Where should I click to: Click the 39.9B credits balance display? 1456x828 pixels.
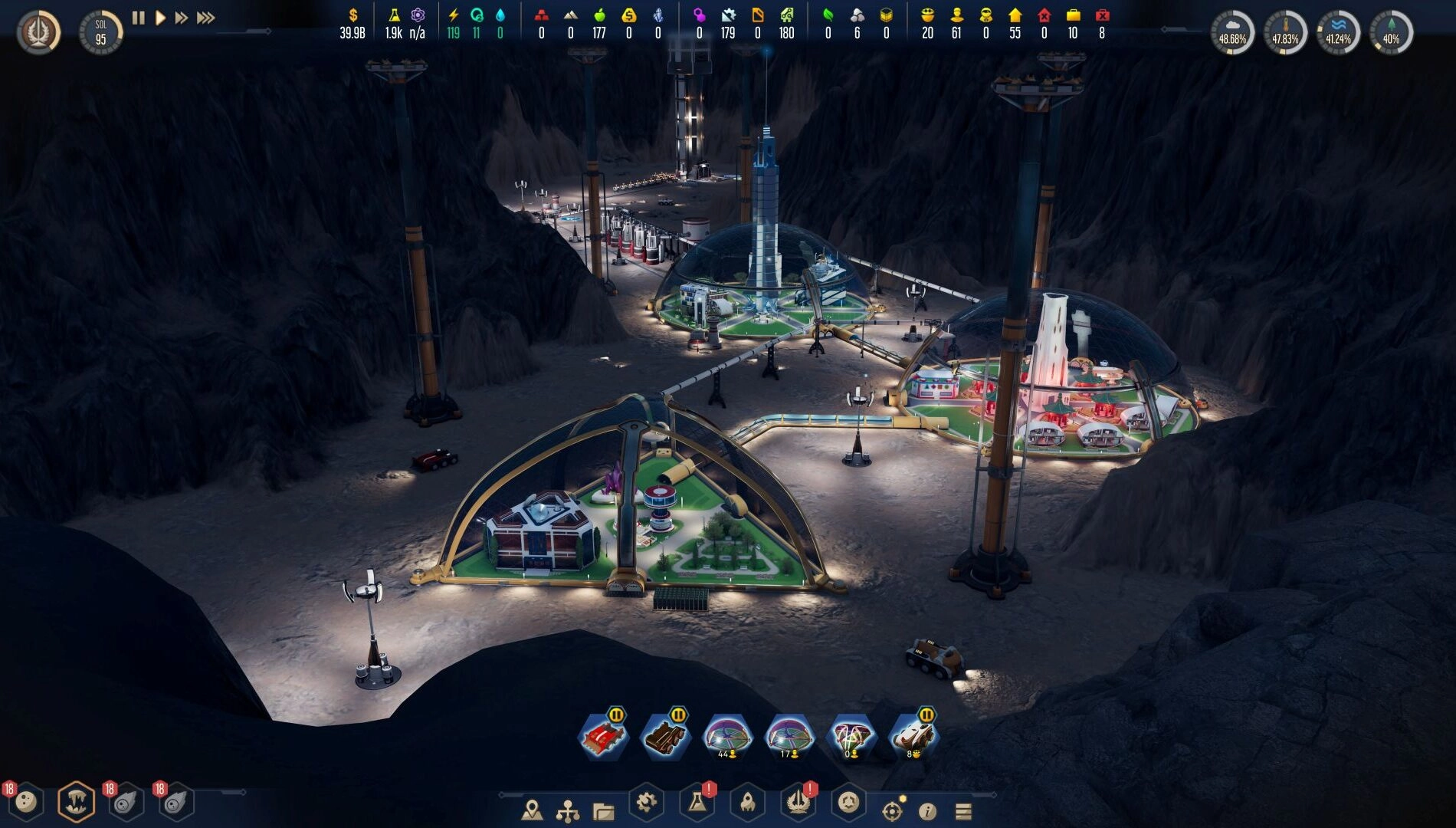coord(351,32)
